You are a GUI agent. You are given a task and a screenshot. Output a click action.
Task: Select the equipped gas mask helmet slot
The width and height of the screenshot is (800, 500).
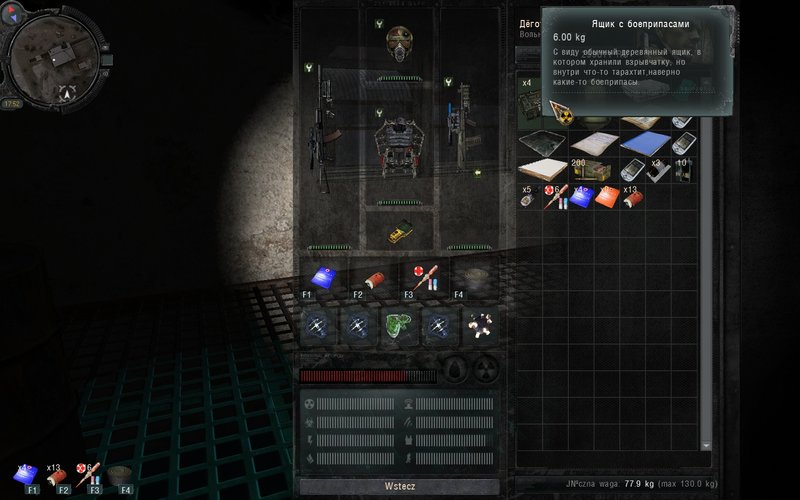point(401,43)
